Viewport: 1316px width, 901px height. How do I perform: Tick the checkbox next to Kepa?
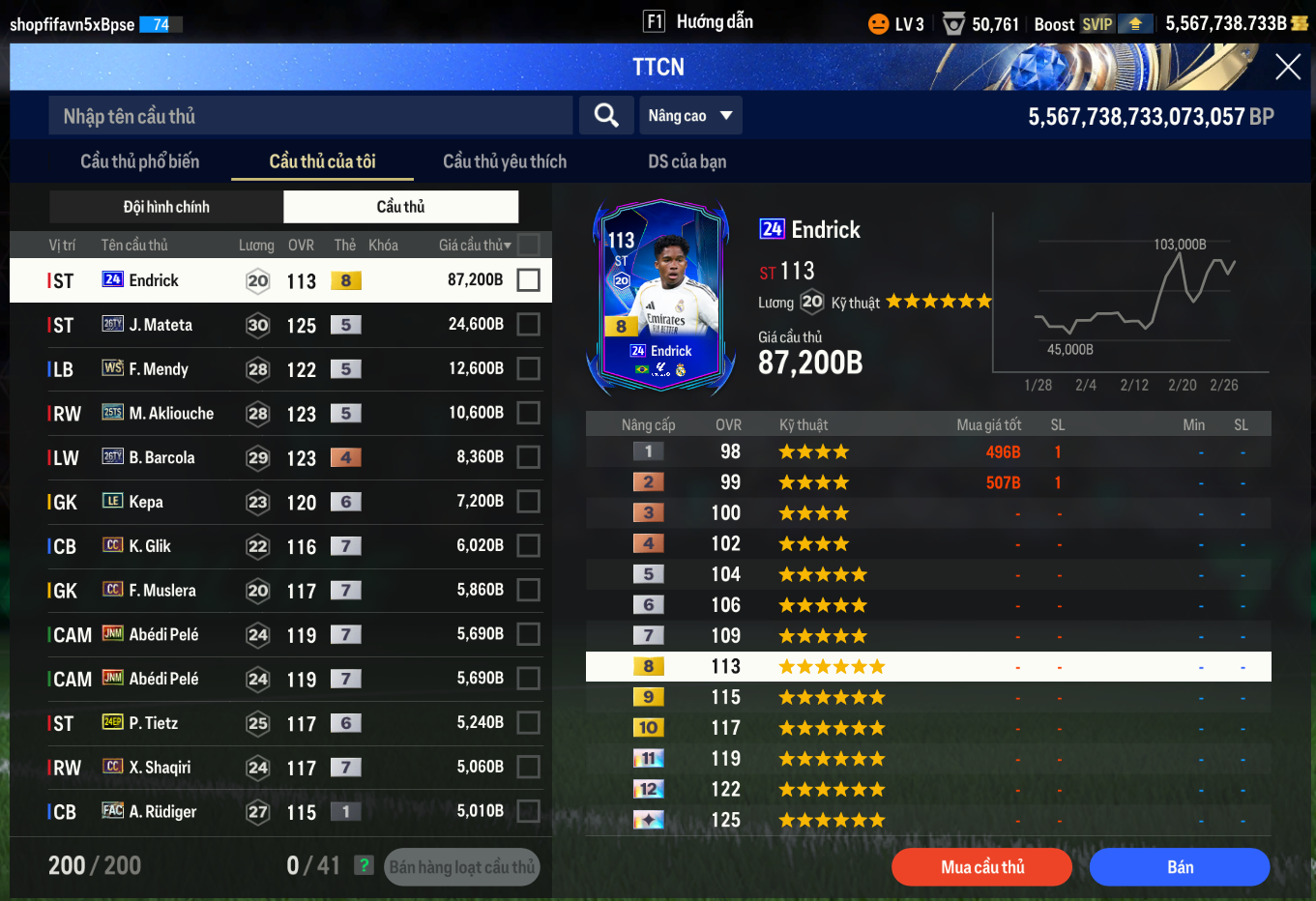click(x=528, y=502)
